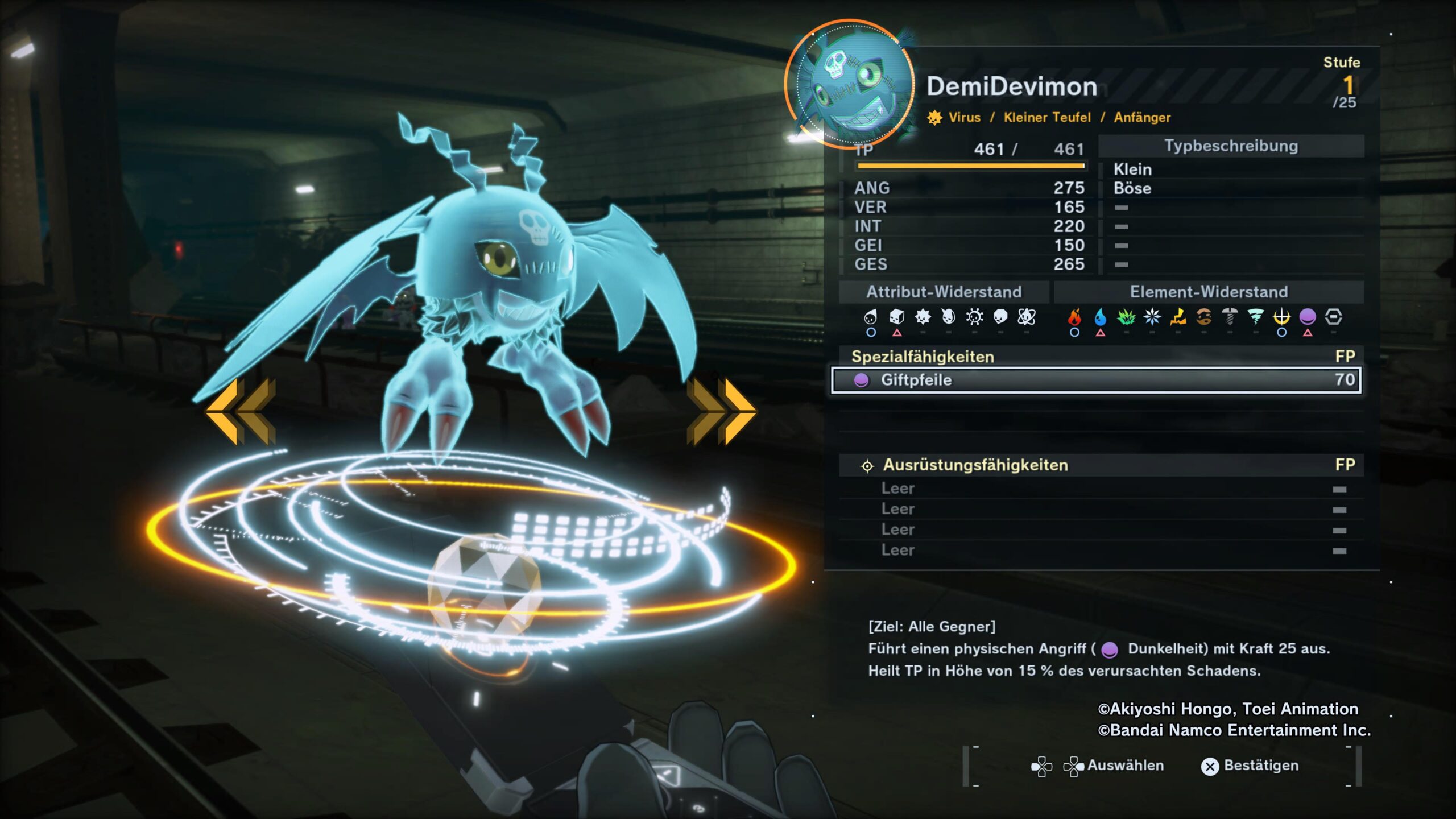Select the Giftpfeile special skill row

click(1096, 380)
